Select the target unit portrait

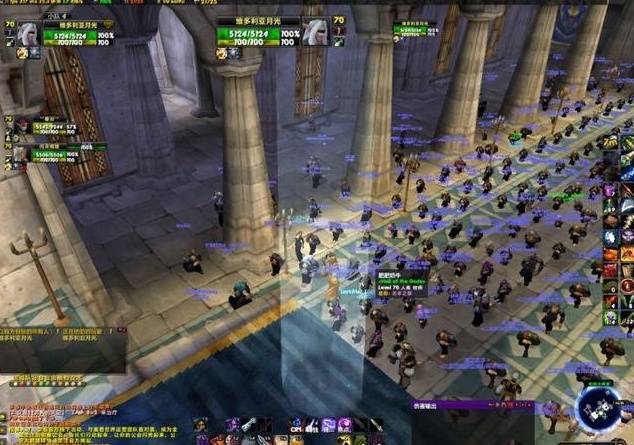(315, 33)
